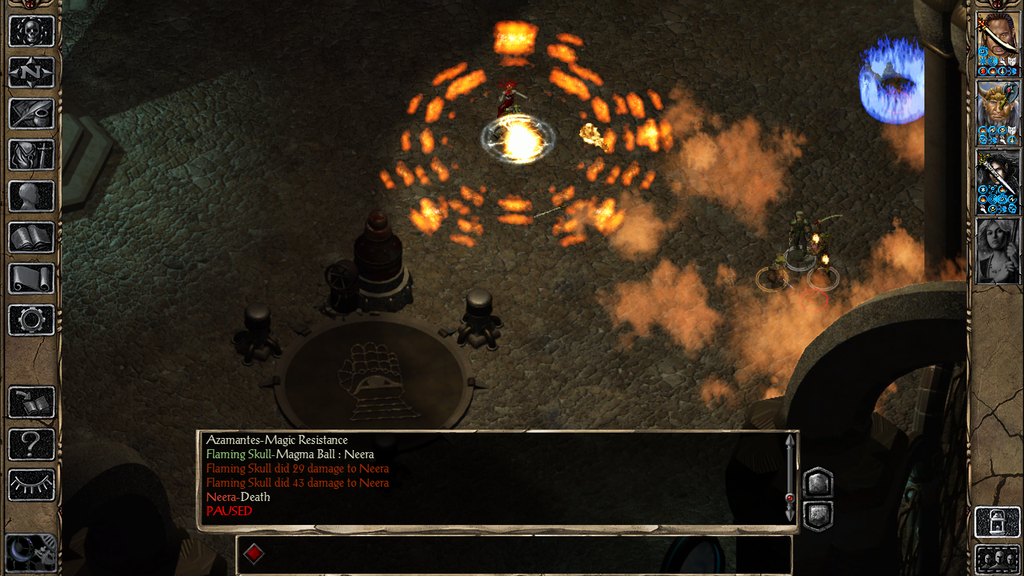1024x576 pixels.
Task: Open the inventory screen button
Action: pyautogui.click(x=31, y=155)
